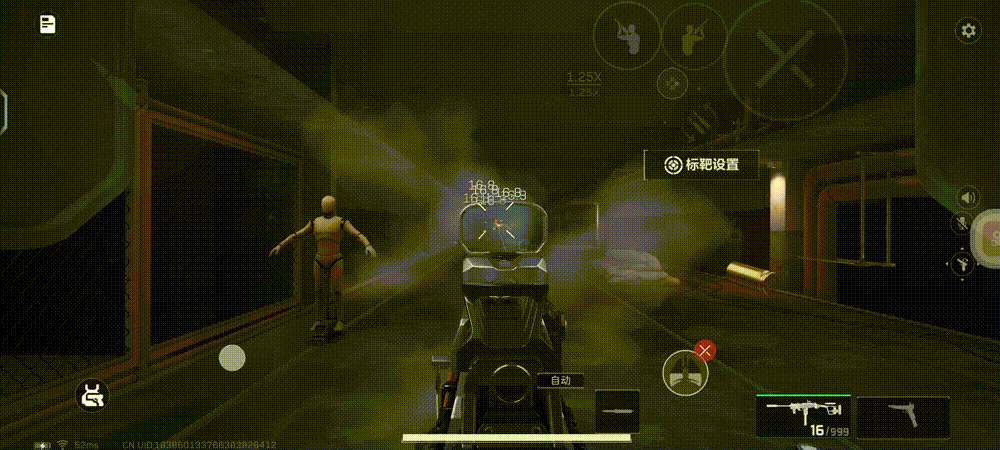The height and width of the screenshot is (450, 1000).
Task: Select the submachine gun weapon slot
Action: [x=804, y=416]
